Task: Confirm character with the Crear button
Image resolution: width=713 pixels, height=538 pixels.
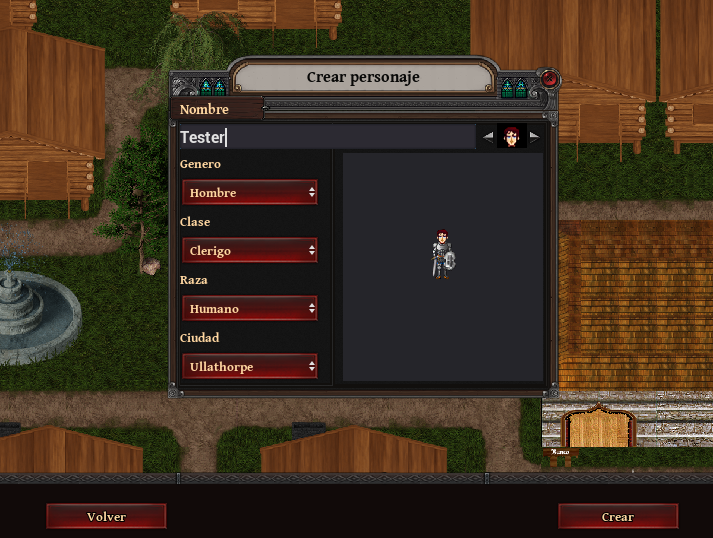Action: (617, 516)
